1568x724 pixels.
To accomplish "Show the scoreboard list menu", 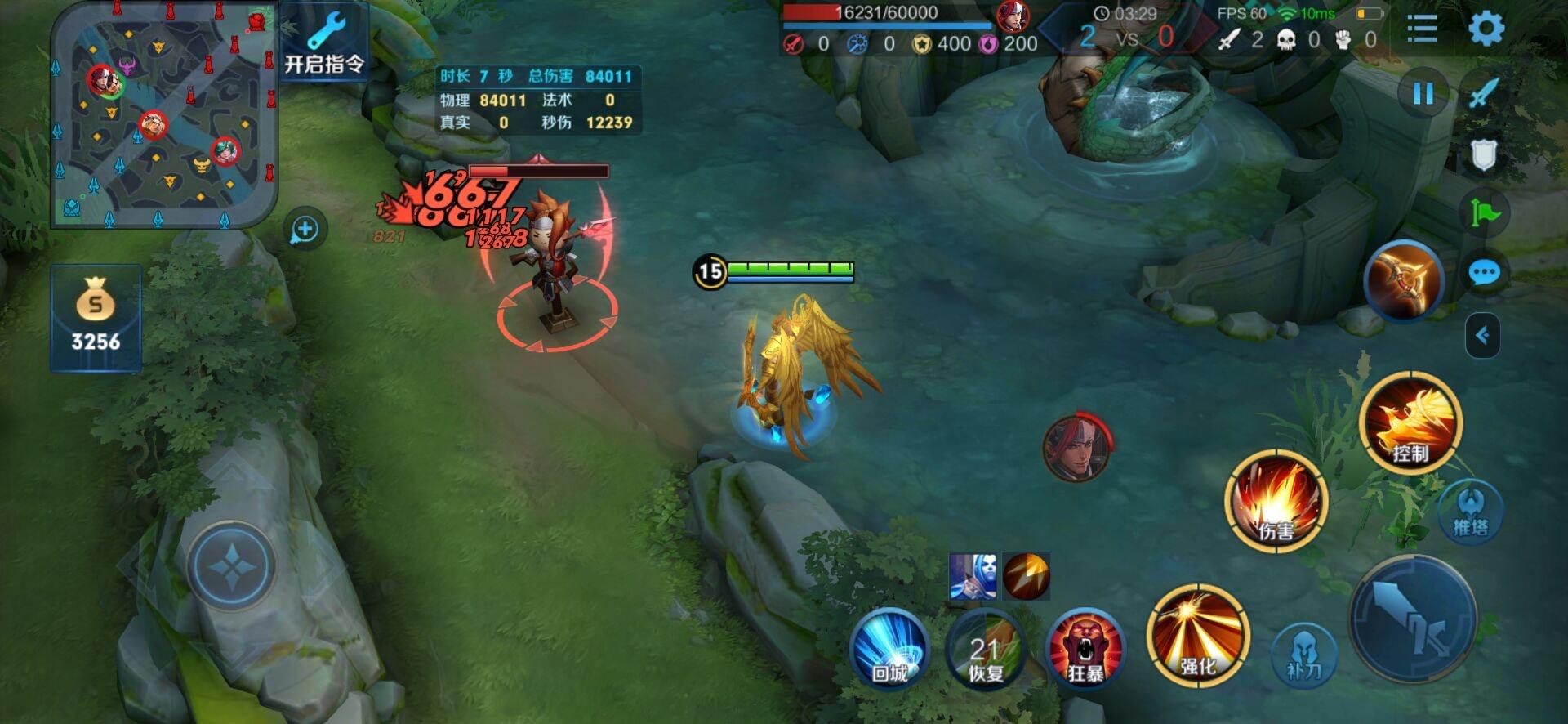I will tap(1422, 29).
